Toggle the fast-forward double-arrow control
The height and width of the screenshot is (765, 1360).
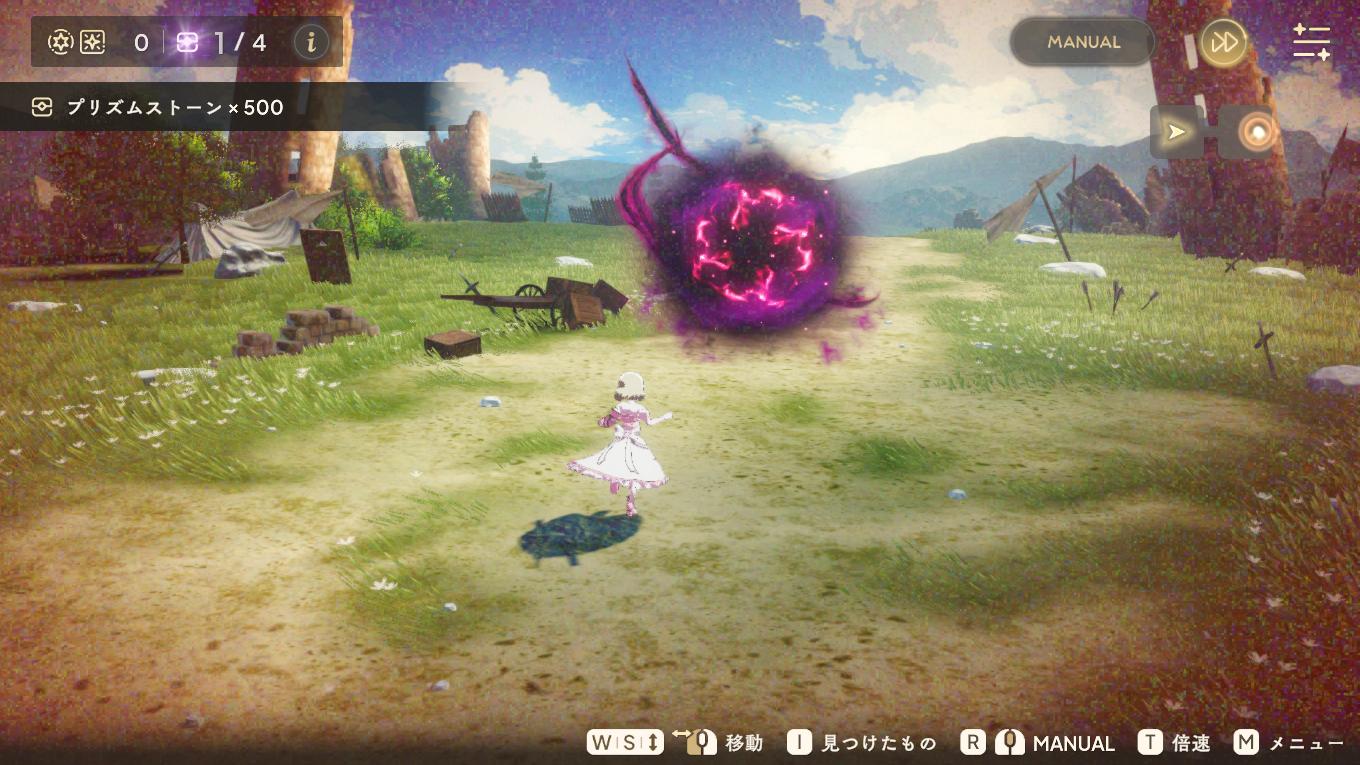point(1223,42)
